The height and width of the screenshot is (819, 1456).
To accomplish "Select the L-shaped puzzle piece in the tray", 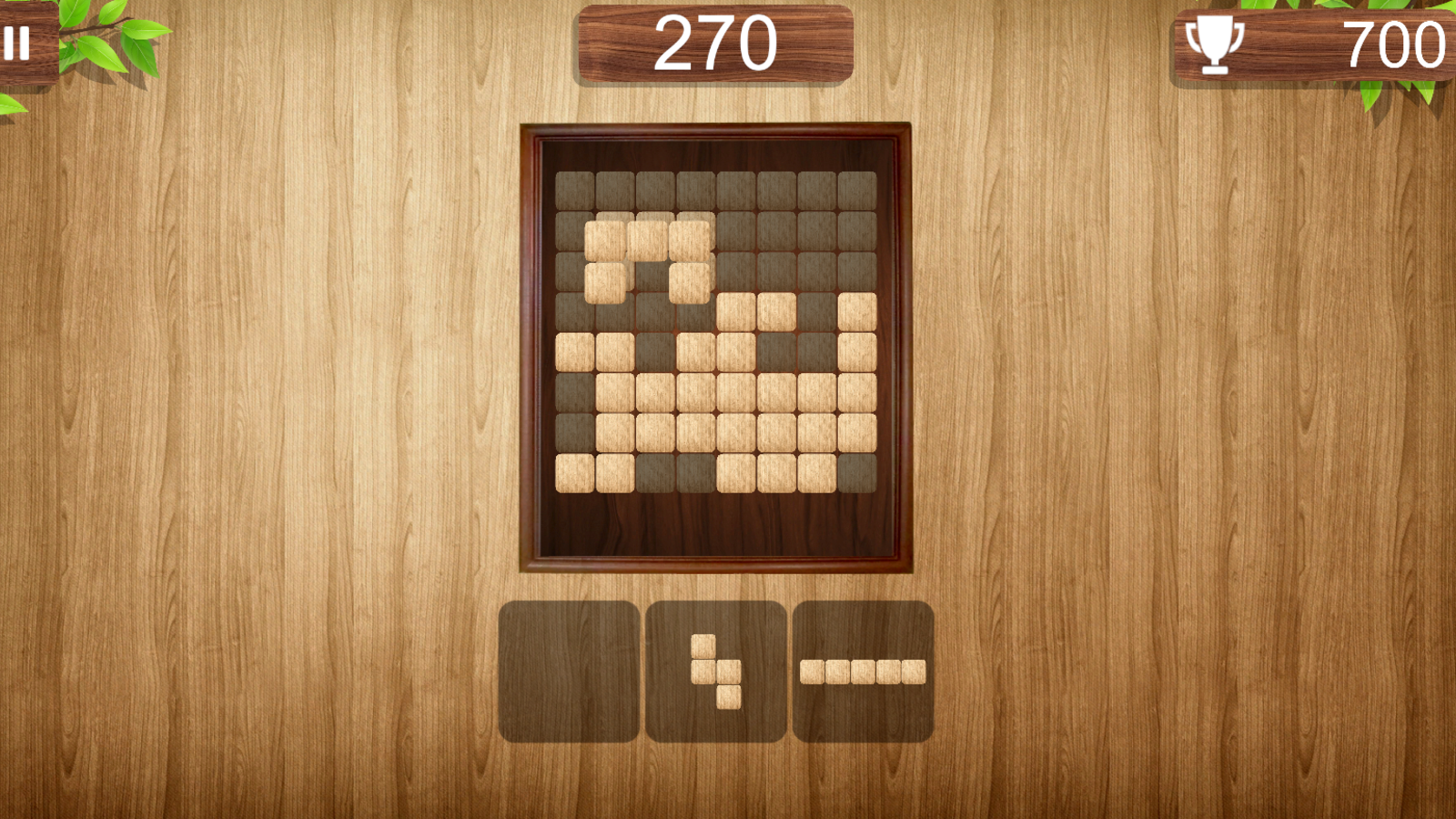I will click(x=717, y=673).
